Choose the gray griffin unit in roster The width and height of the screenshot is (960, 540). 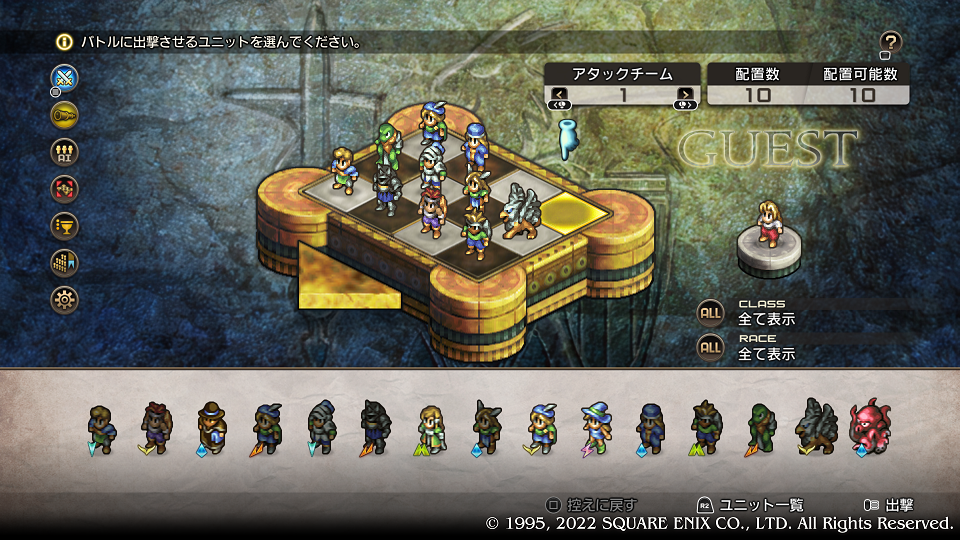[814, 429]
